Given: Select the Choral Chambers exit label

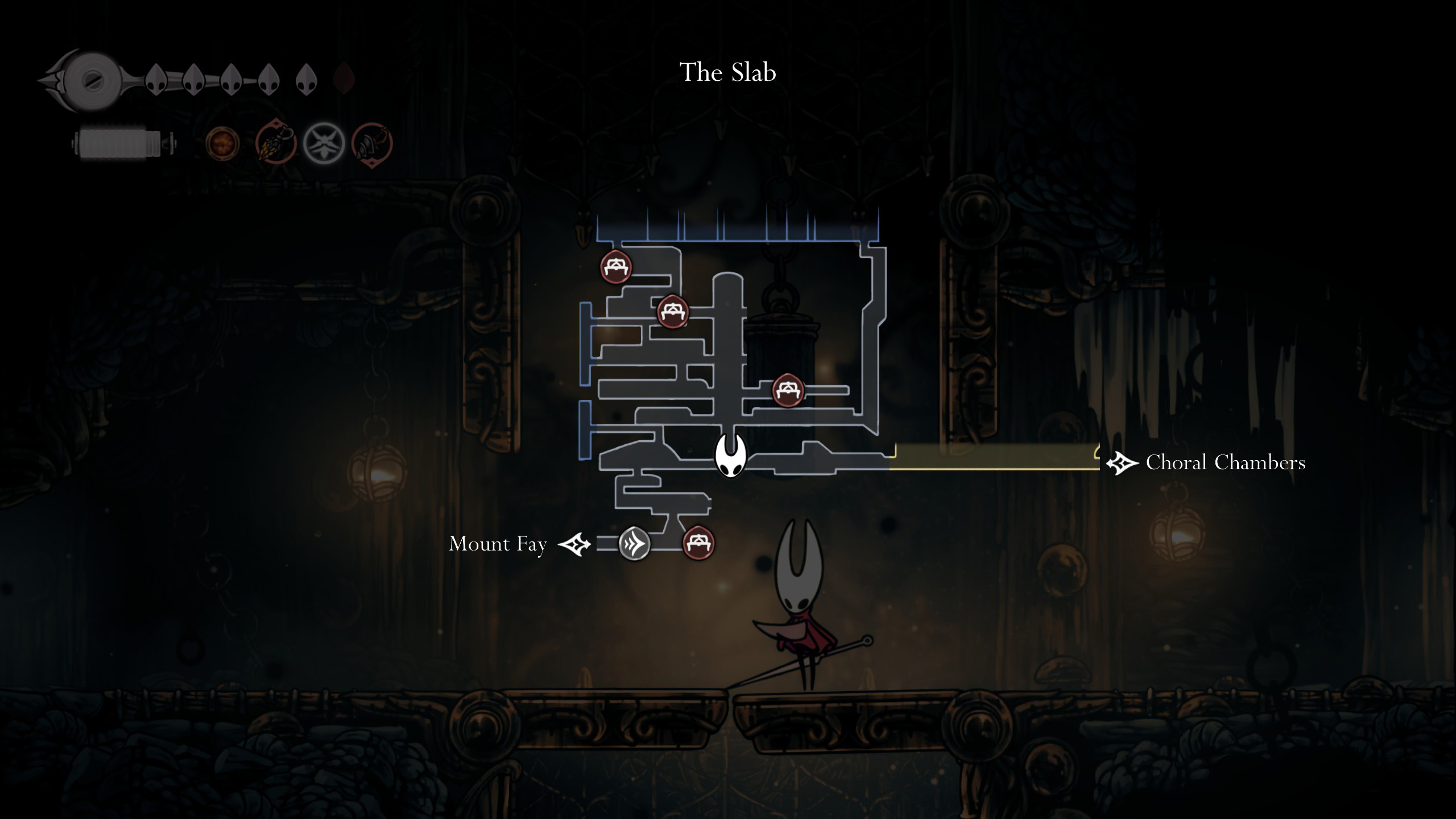Looking at the screenshot, I should coord(1225,462).
